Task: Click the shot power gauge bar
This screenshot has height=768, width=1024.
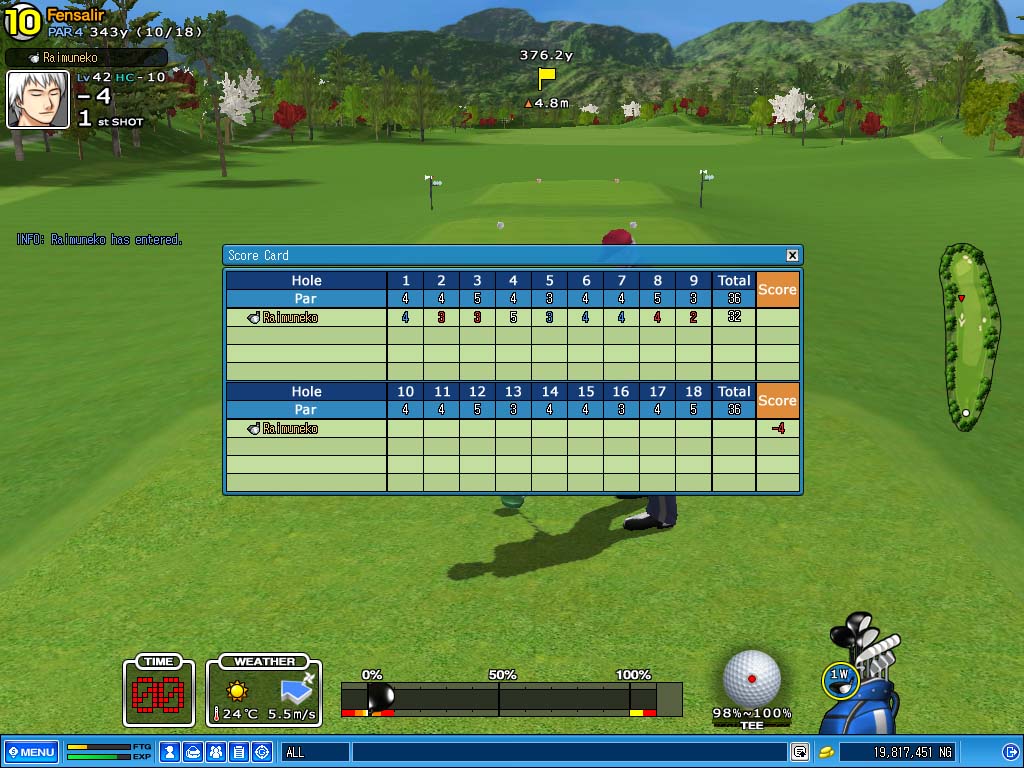Action: (x=511, y=698)
